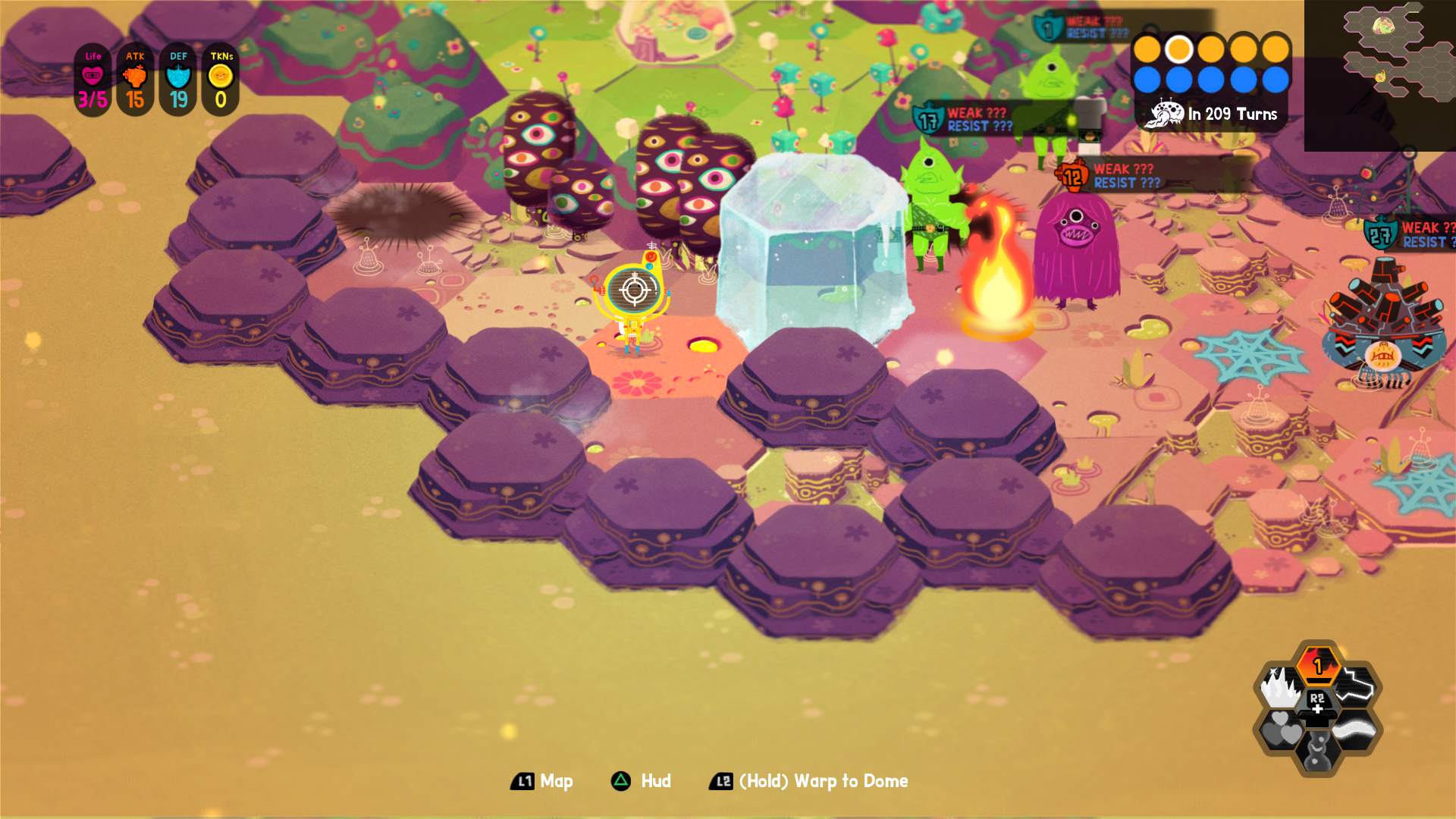This screenshot has height=819, width=1456.
Task: Select the white-ringed orange turn dot
Action: [x=1178, y=49]
